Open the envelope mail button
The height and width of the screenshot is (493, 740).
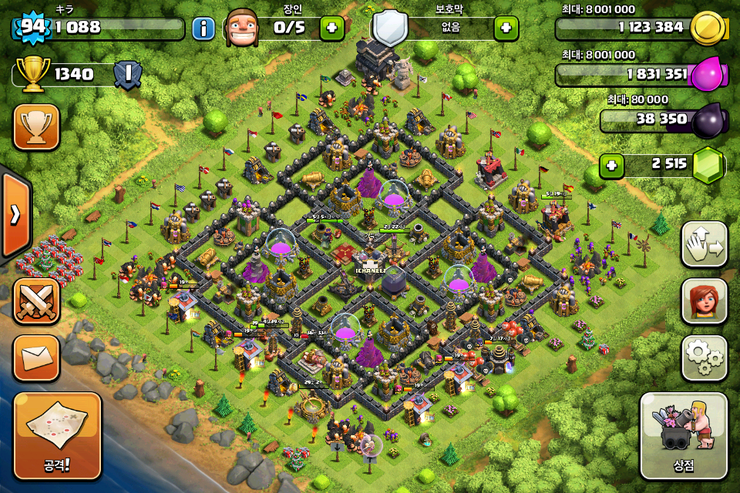(36, 357)
